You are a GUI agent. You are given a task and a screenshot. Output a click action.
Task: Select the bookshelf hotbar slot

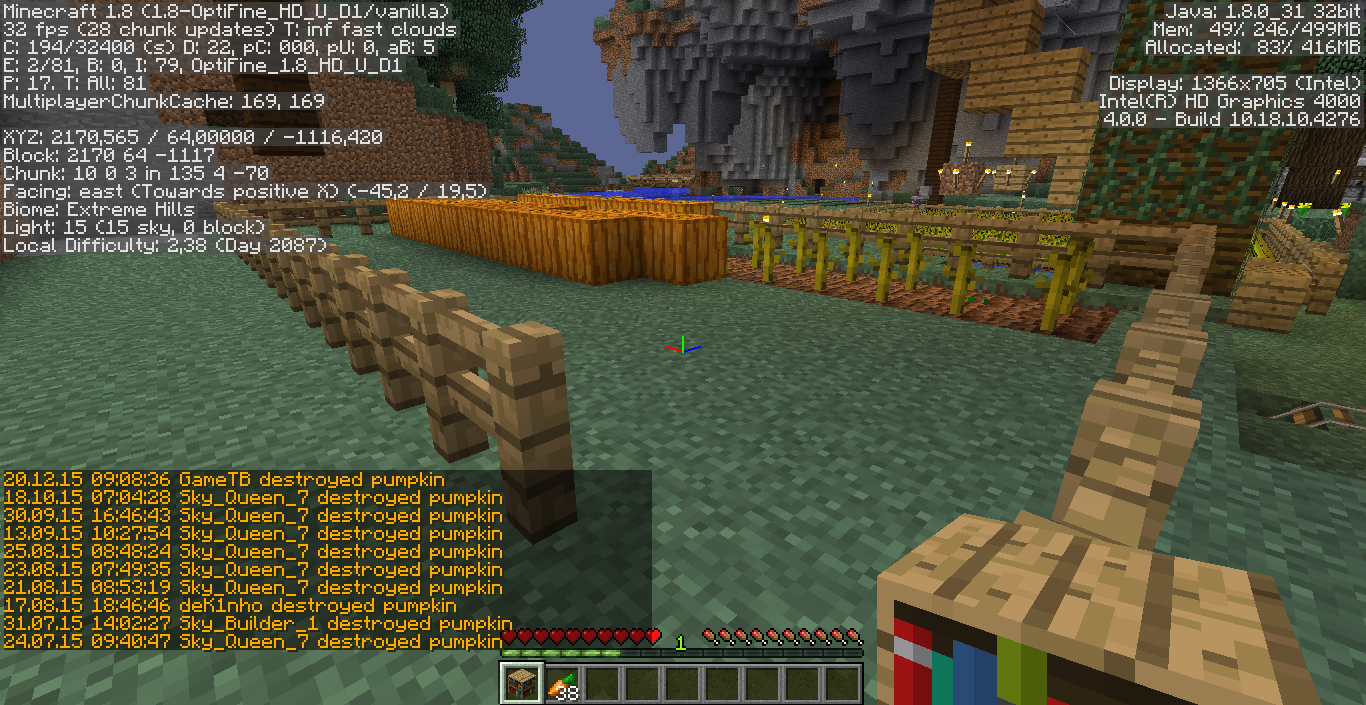521,683
